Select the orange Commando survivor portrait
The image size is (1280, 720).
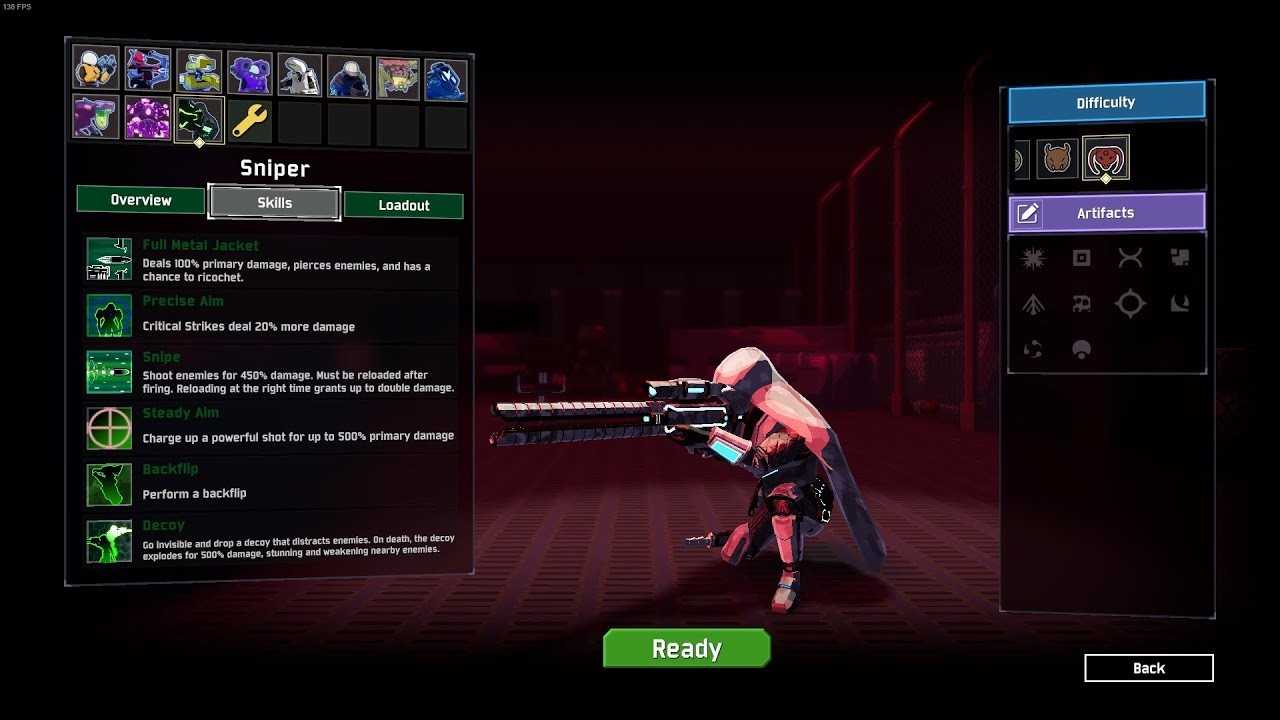click(96, 68)
